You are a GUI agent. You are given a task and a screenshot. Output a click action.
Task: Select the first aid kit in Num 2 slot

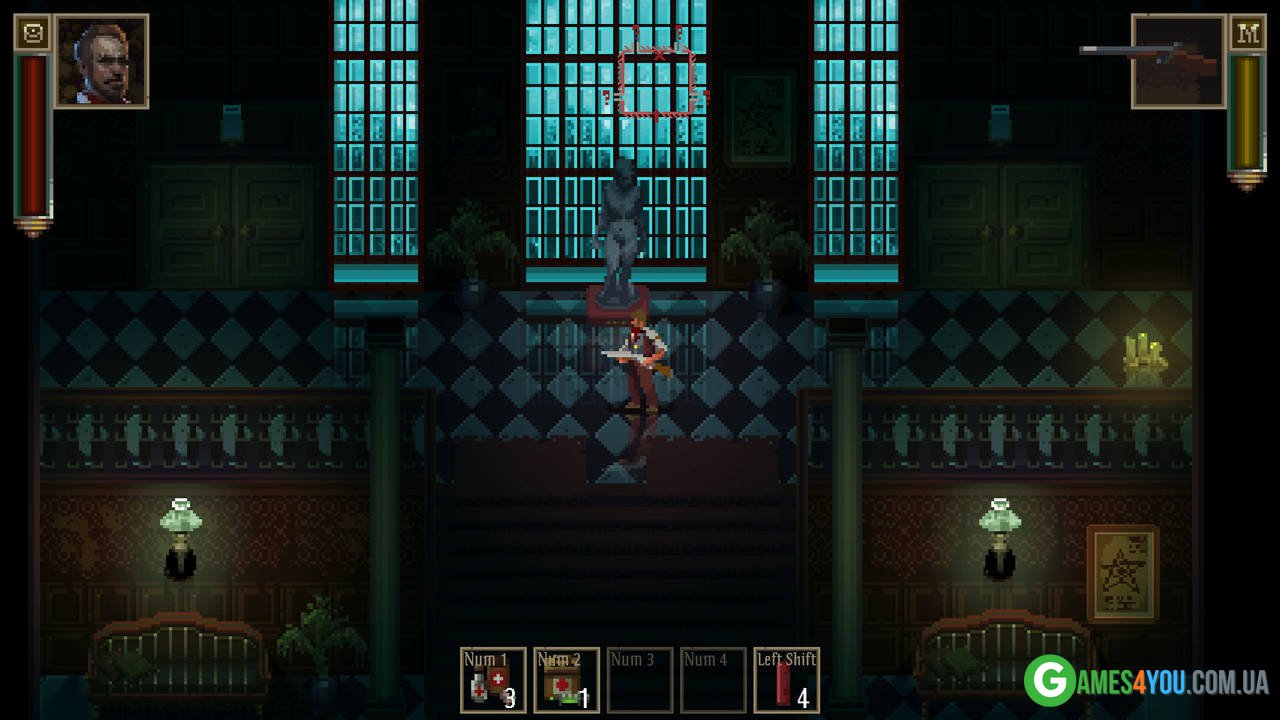click(566, 680)
